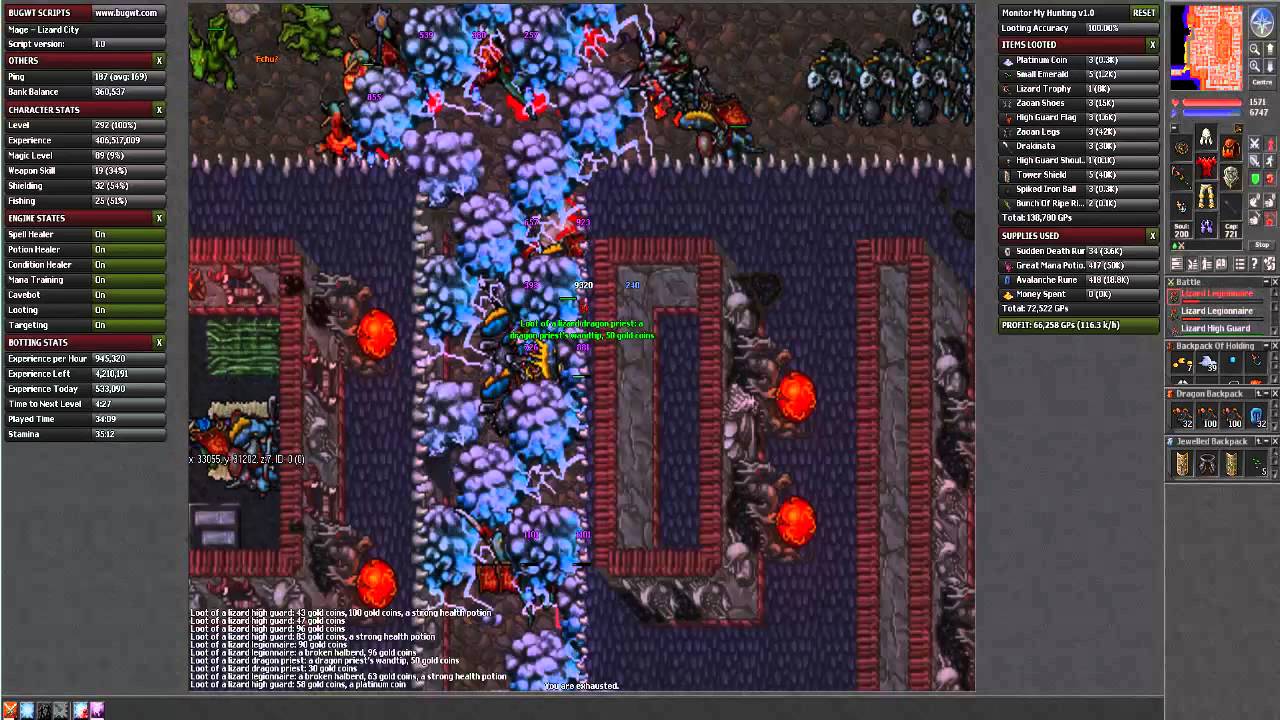Viewport: 1280px width, 720px height.
Task: Click the Platinum Coin icon in Items Looted
Action: (1006, 60)
